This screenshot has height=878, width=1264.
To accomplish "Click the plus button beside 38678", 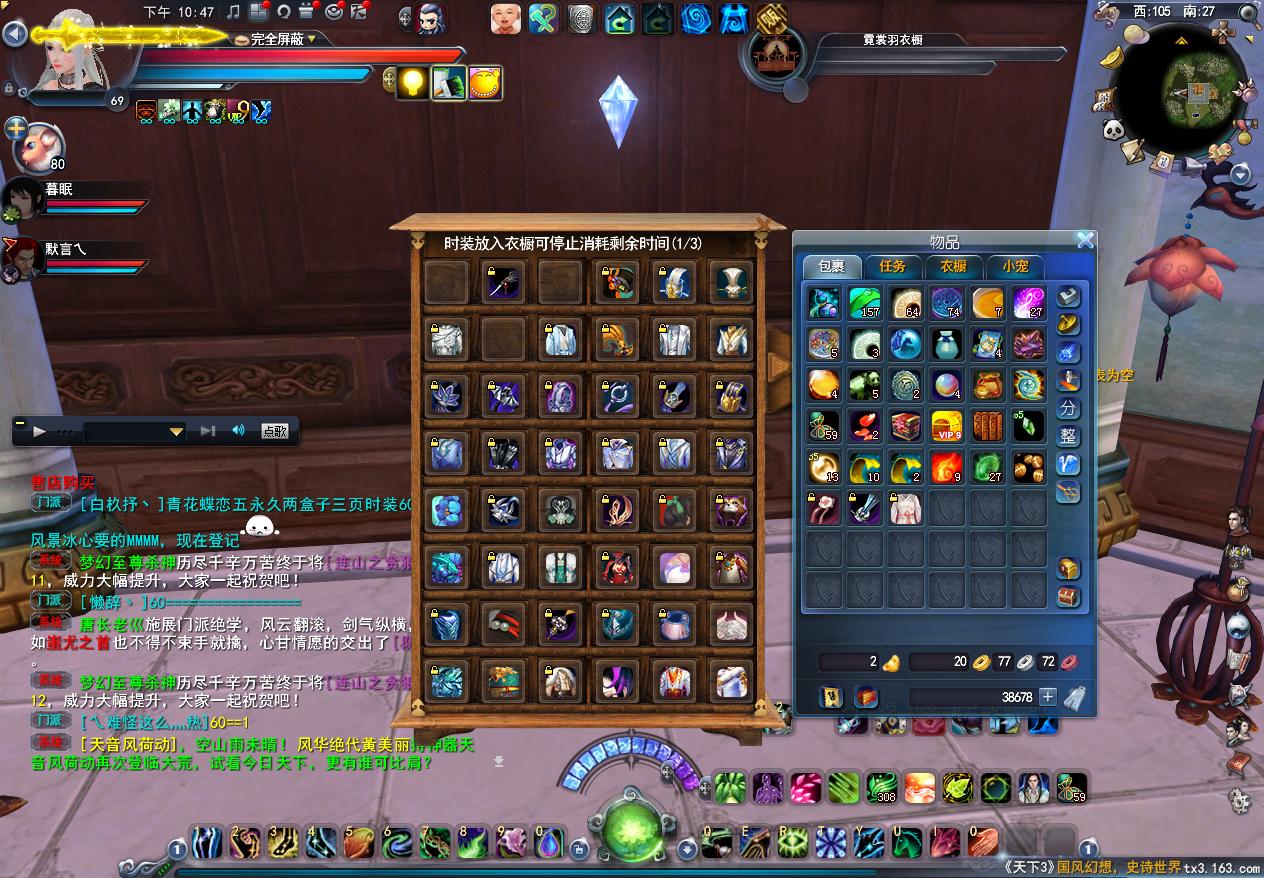I will click(1047, 697).
